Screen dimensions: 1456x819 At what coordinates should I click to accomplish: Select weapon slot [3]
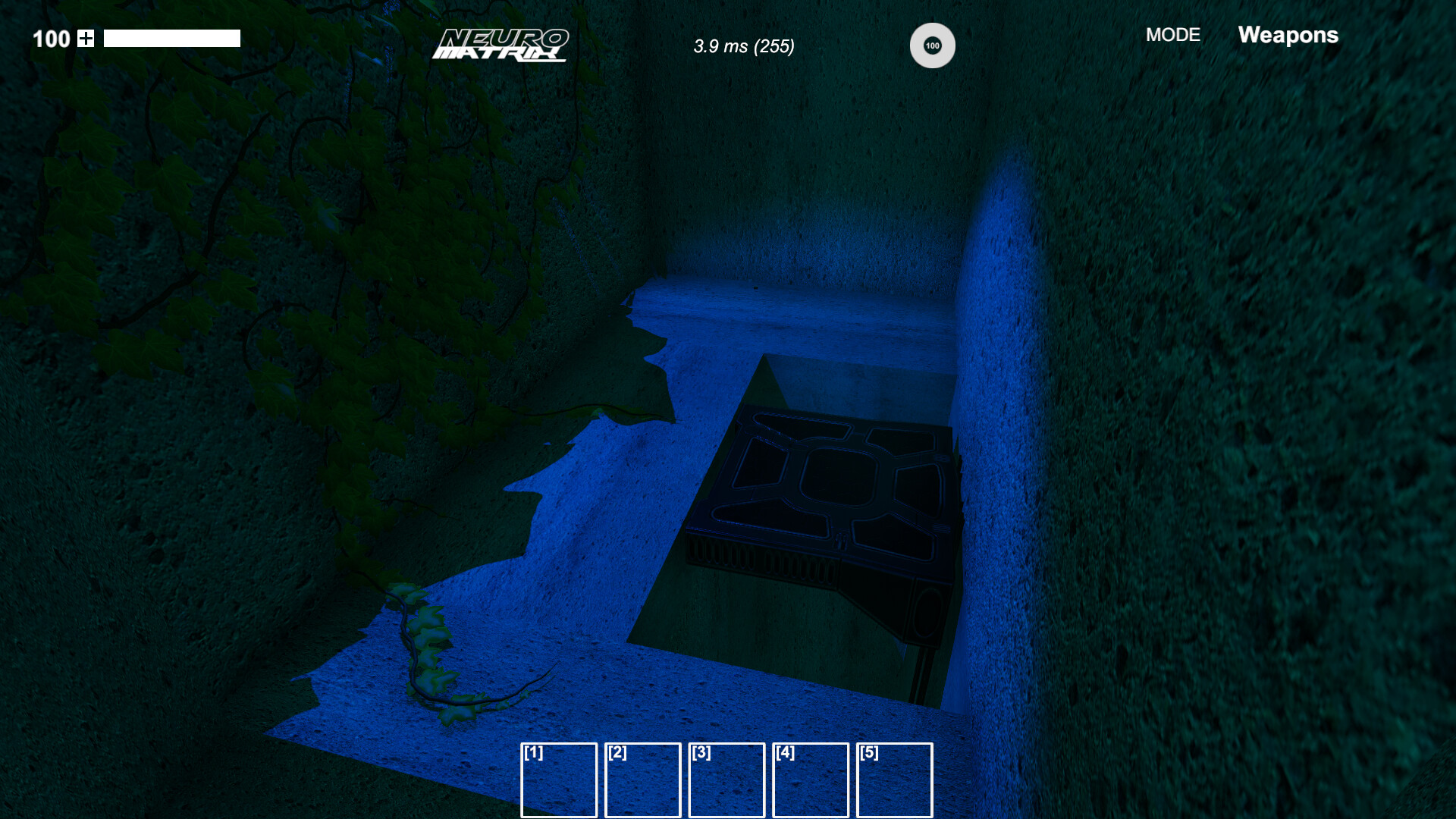(x=726, y=780)
